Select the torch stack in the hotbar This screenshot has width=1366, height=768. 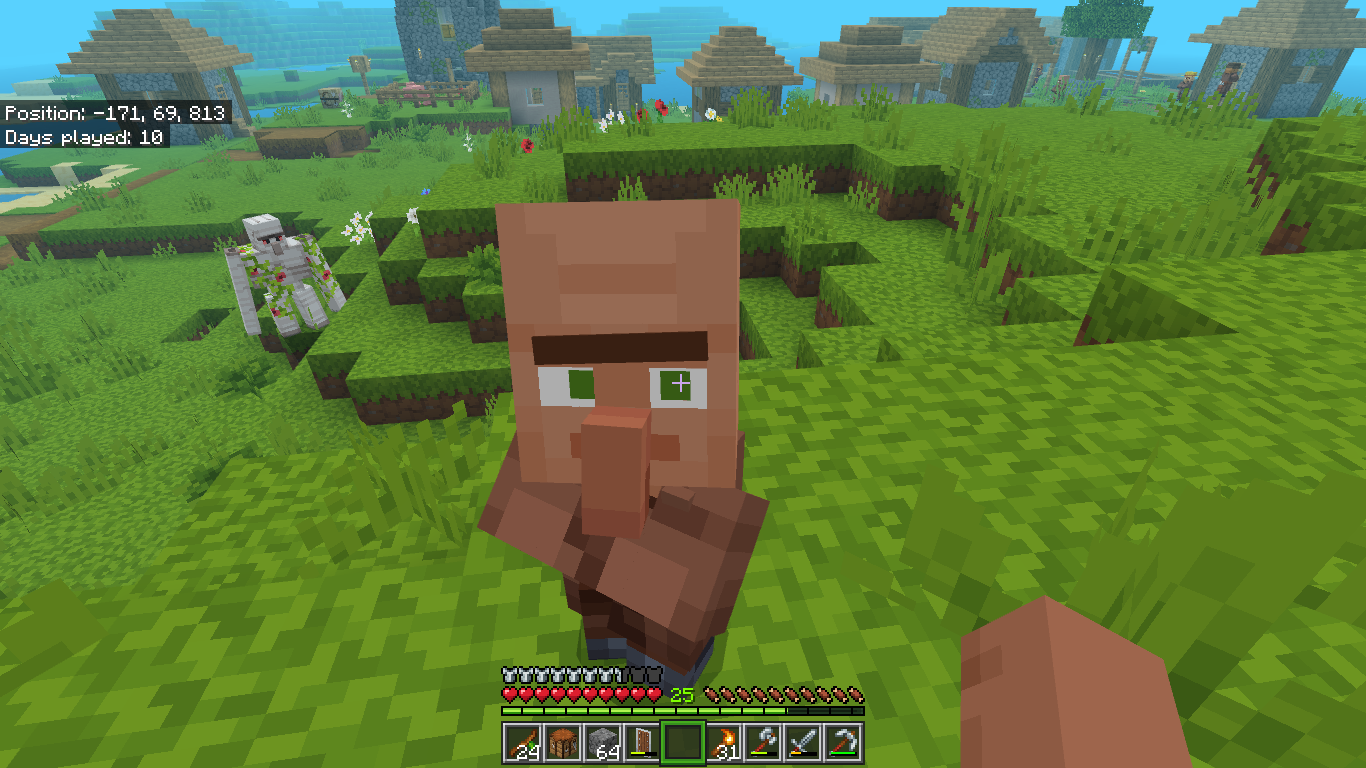click(725, 743)
